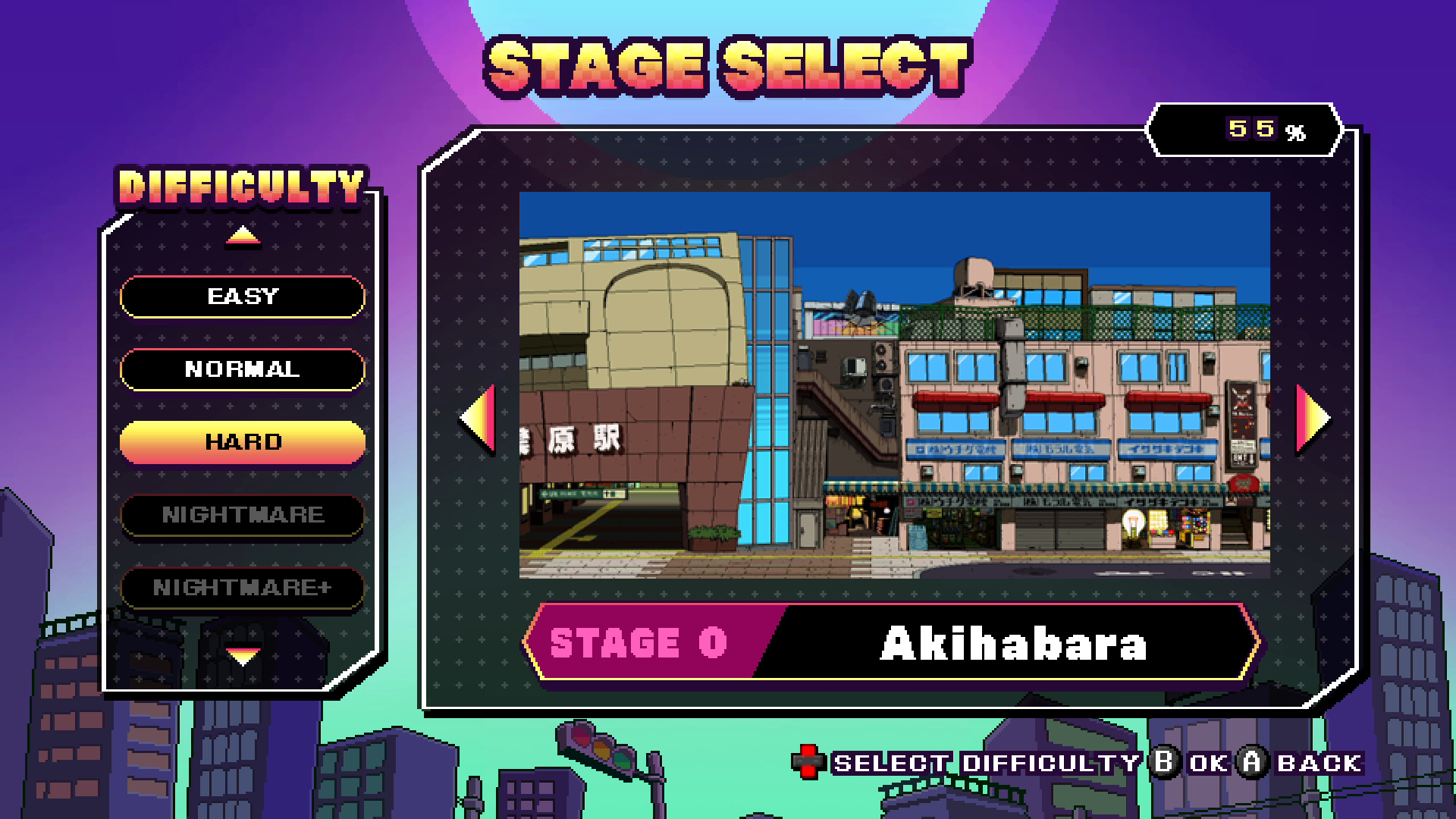The height and width of the screenshot is (819, 1456).
Task: Pick the highlighted Hard difficulty
Action: tap(243, 442)
